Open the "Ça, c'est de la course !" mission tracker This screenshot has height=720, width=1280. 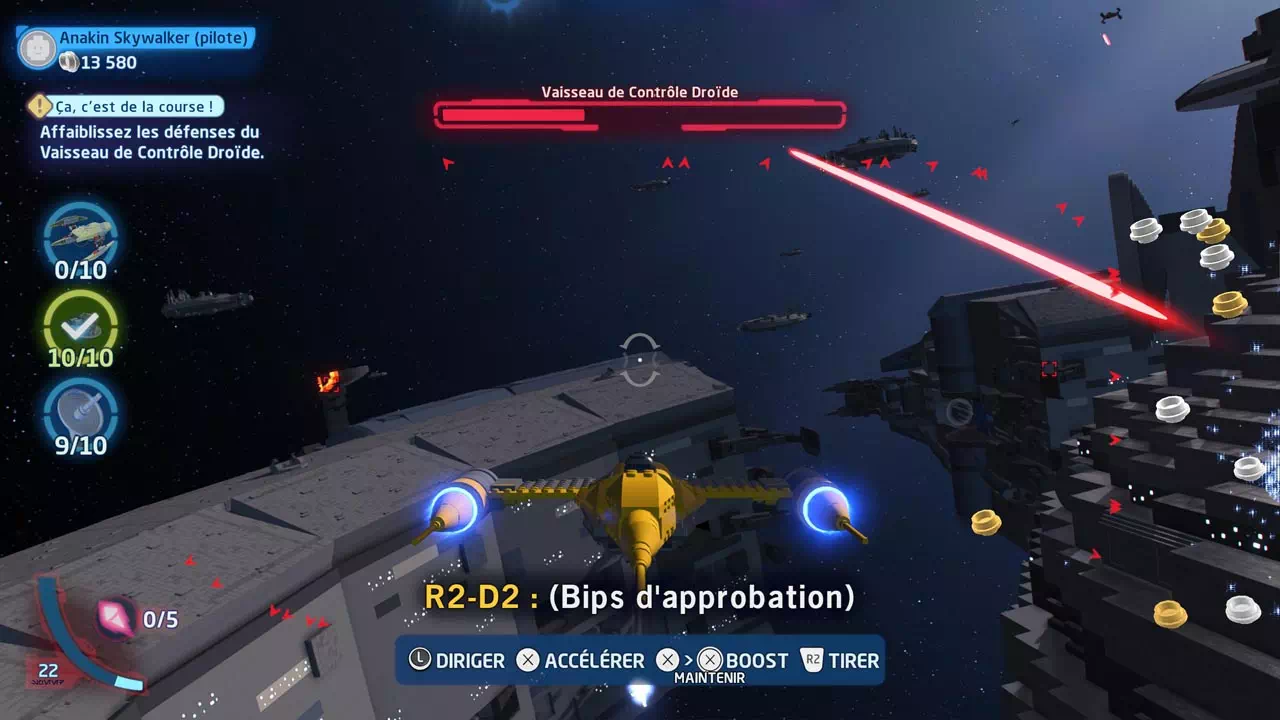click(x=125, y=106)
